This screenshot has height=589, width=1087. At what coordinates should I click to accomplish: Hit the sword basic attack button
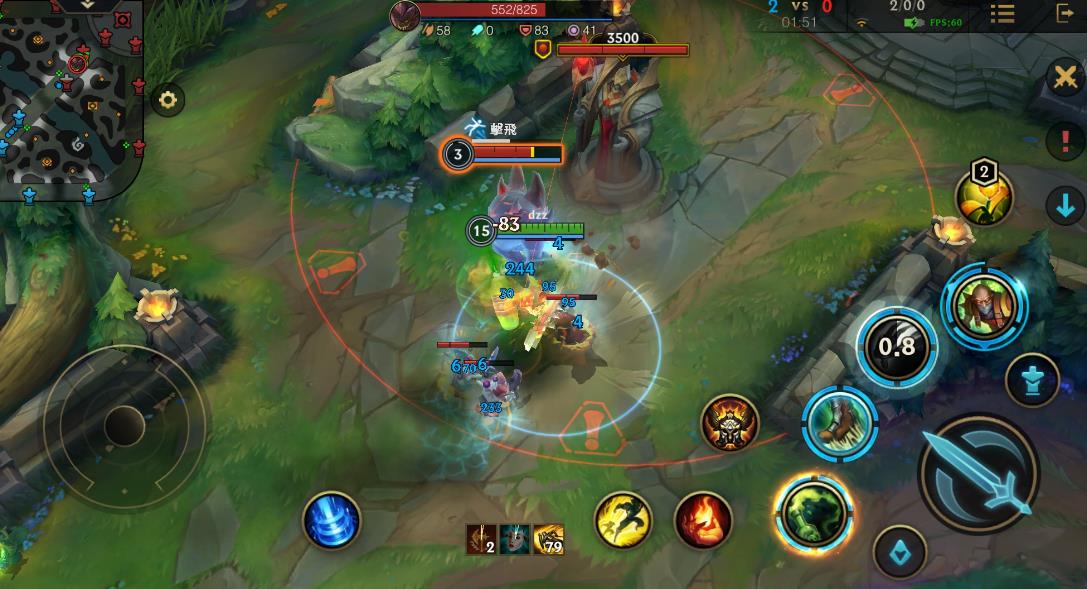[979, 473]
